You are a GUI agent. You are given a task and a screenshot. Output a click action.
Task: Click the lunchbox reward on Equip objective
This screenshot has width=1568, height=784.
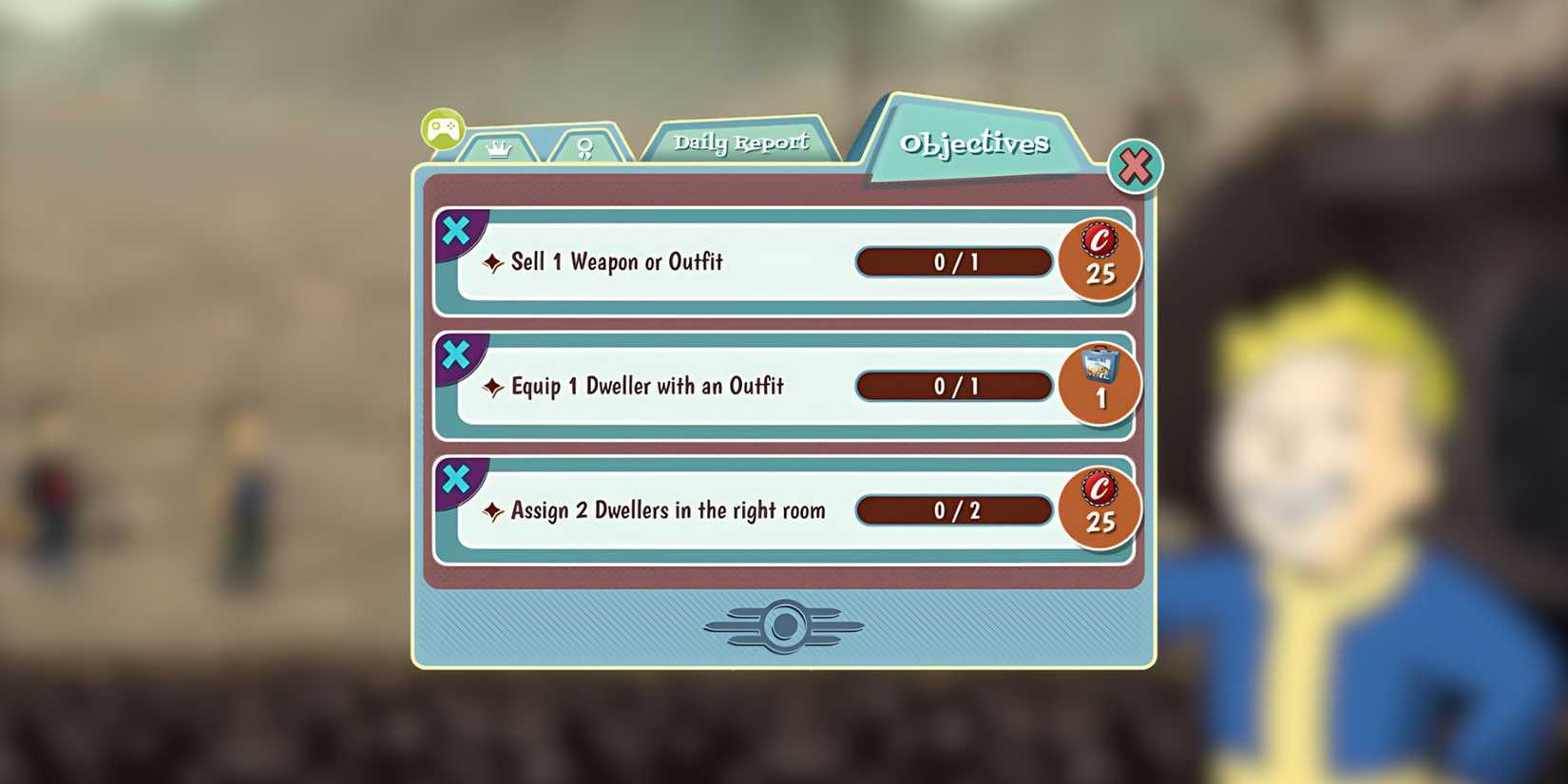(1100, 384)
